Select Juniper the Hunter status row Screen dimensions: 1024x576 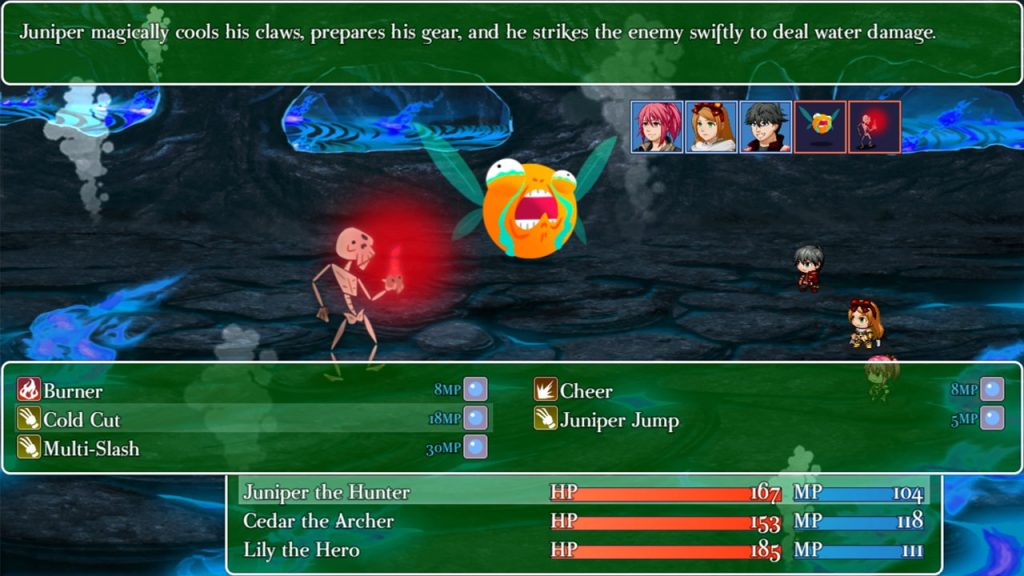584,492
